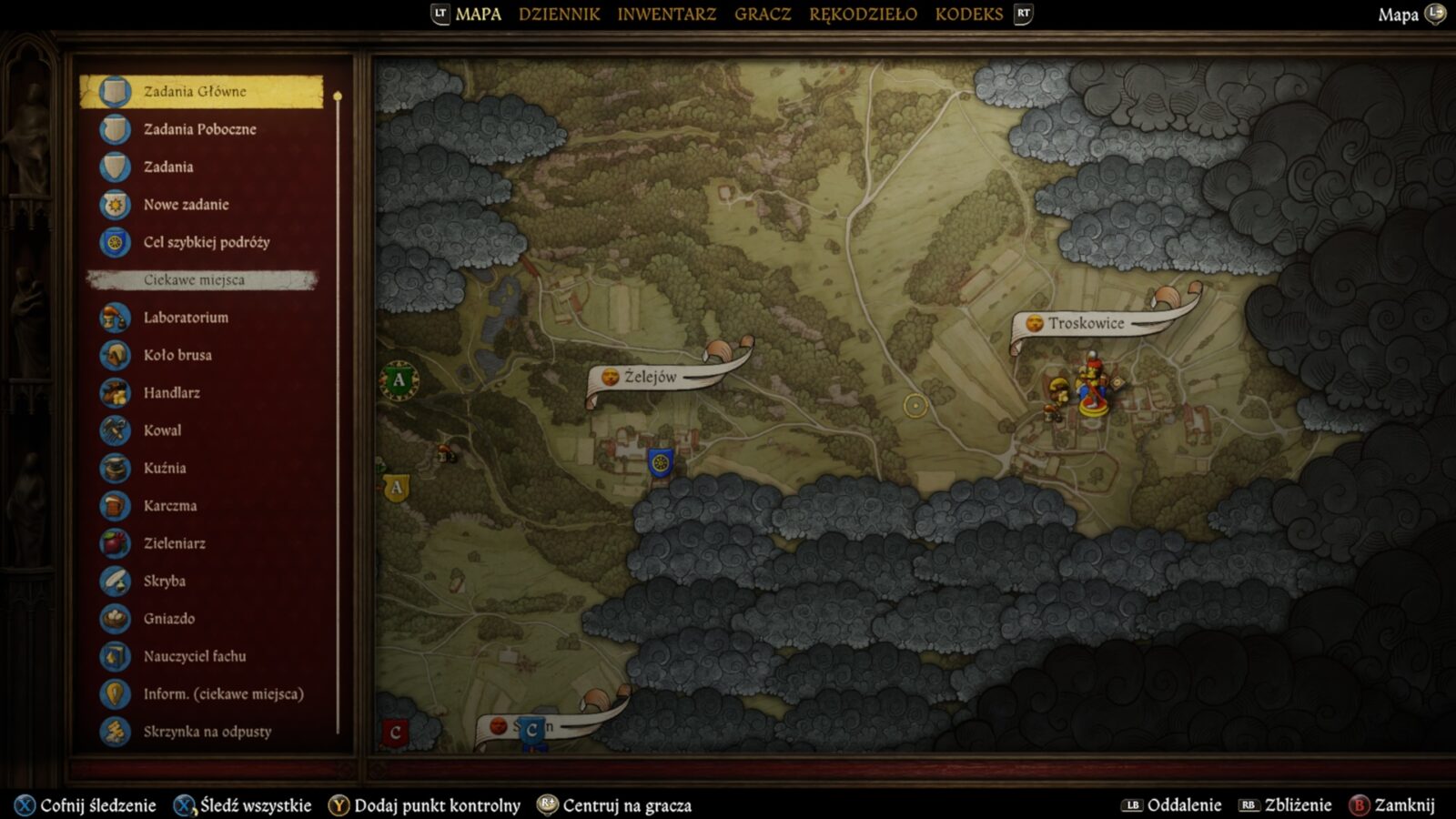Viewport: 1456px width, 819px height.
Task: Switch to the Inwentarz tab
Action: coord(666,15)
